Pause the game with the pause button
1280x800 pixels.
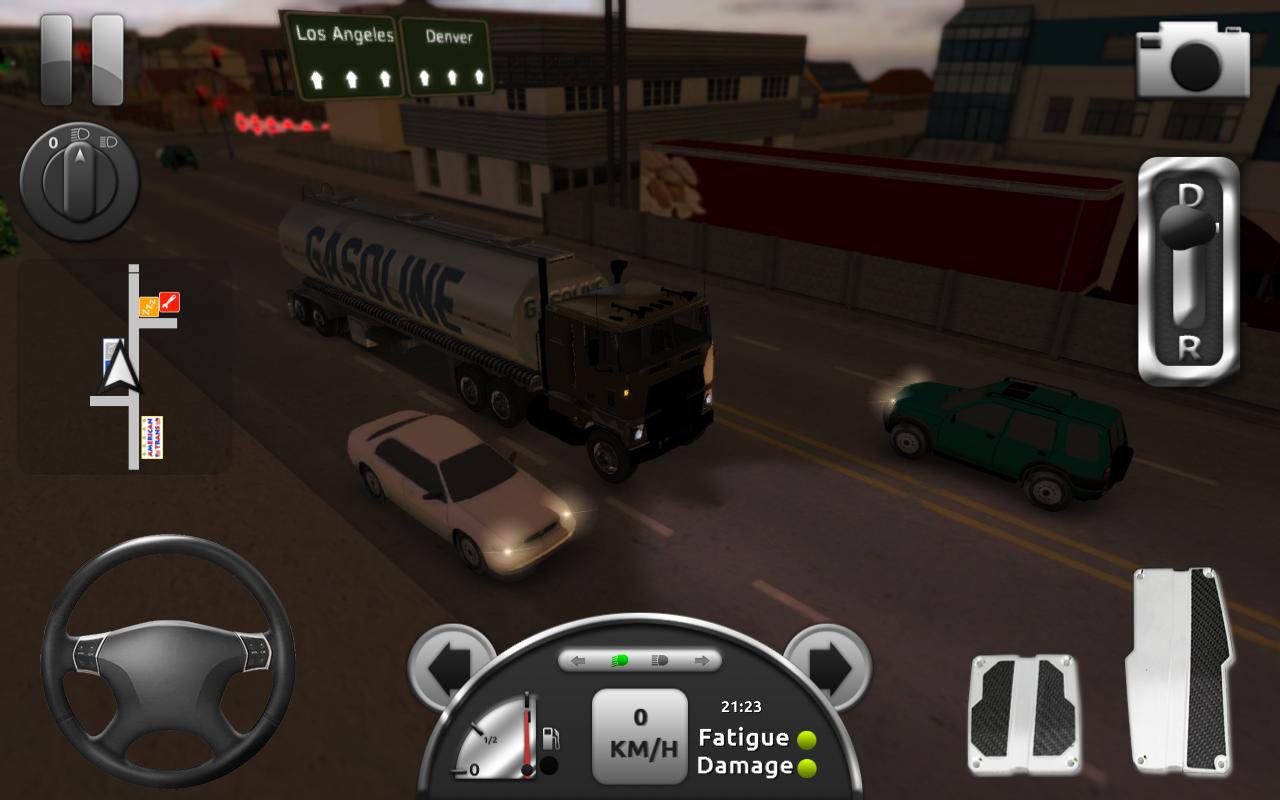(82, 59)
